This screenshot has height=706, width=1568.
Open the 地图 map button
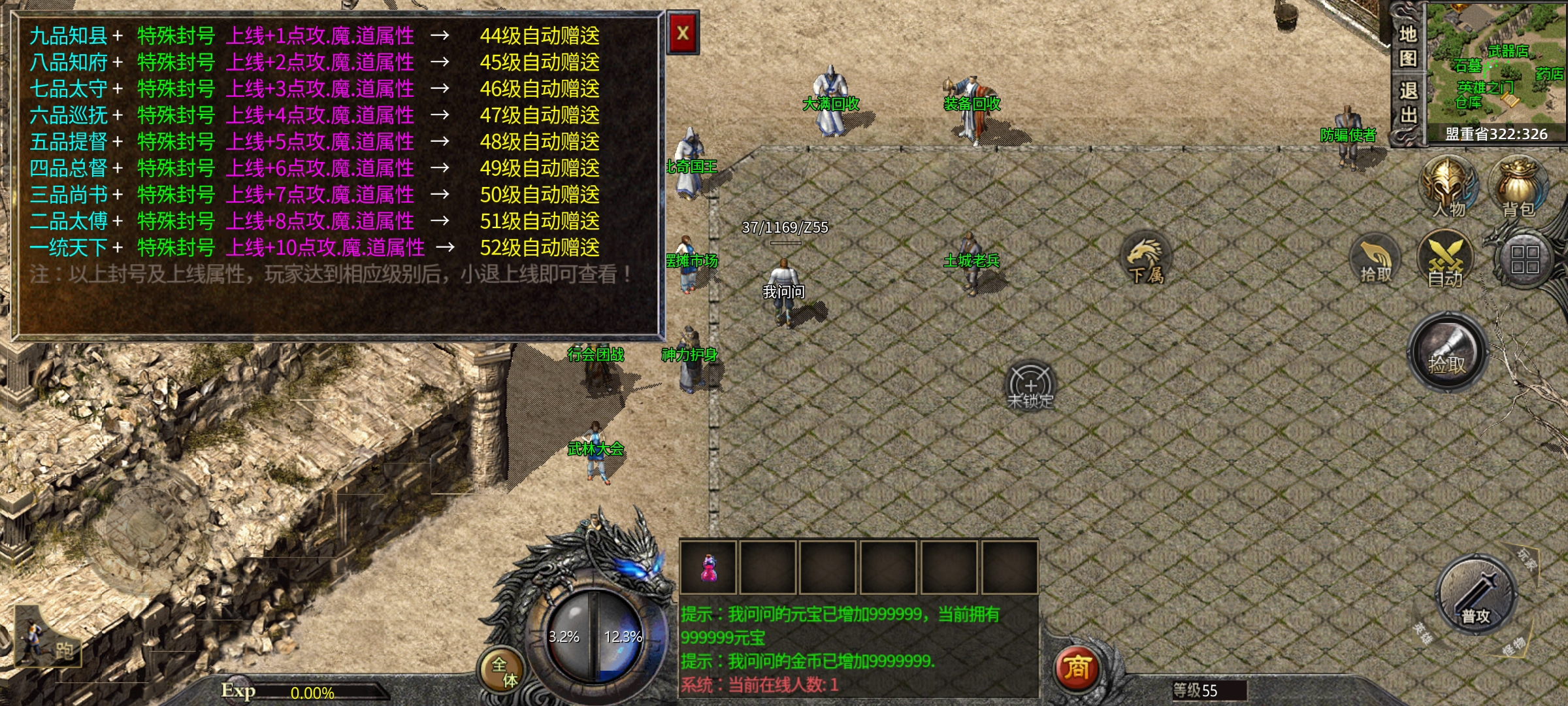tap(1407, 46)
